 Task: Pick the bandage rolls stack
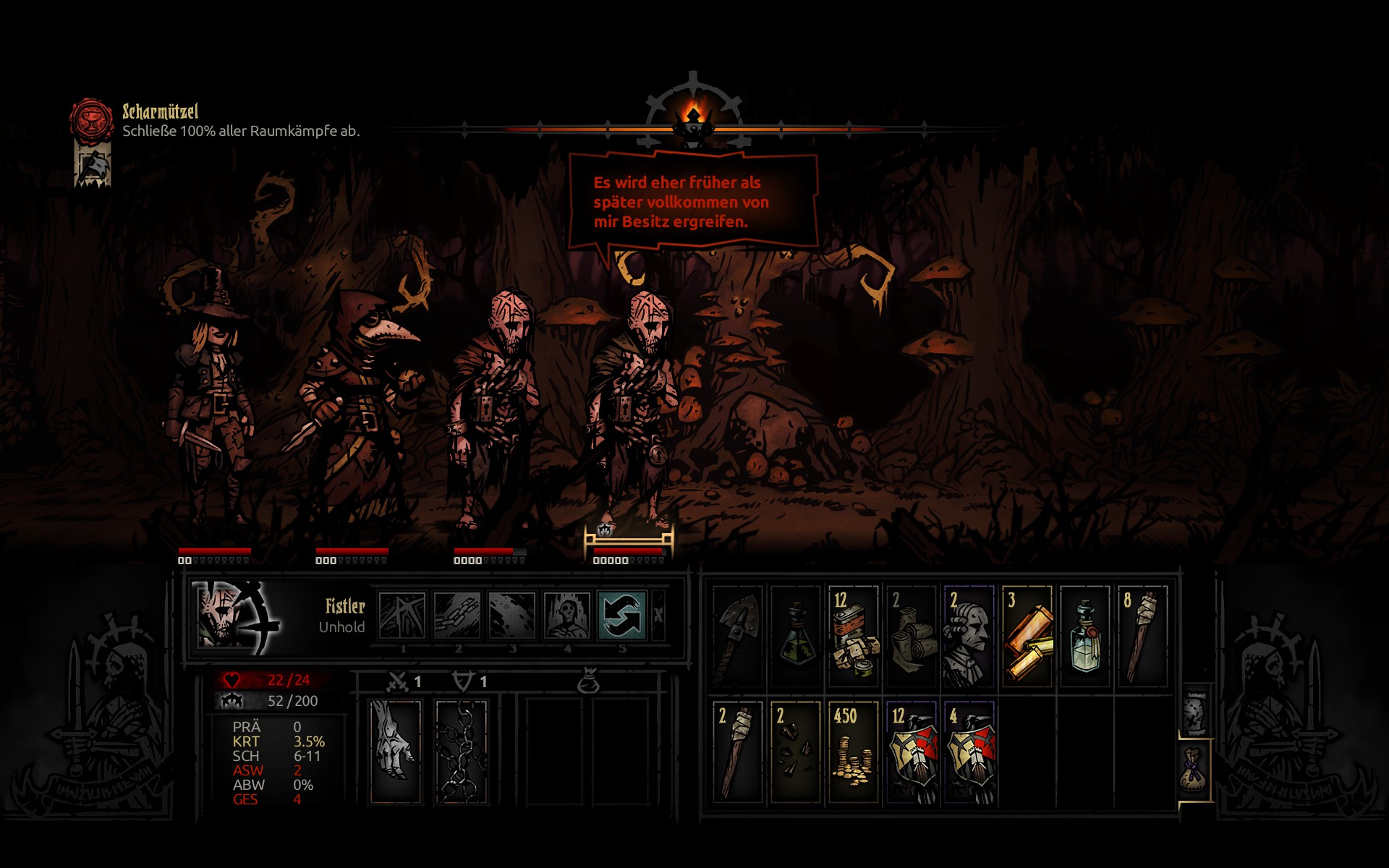[911, 637]
